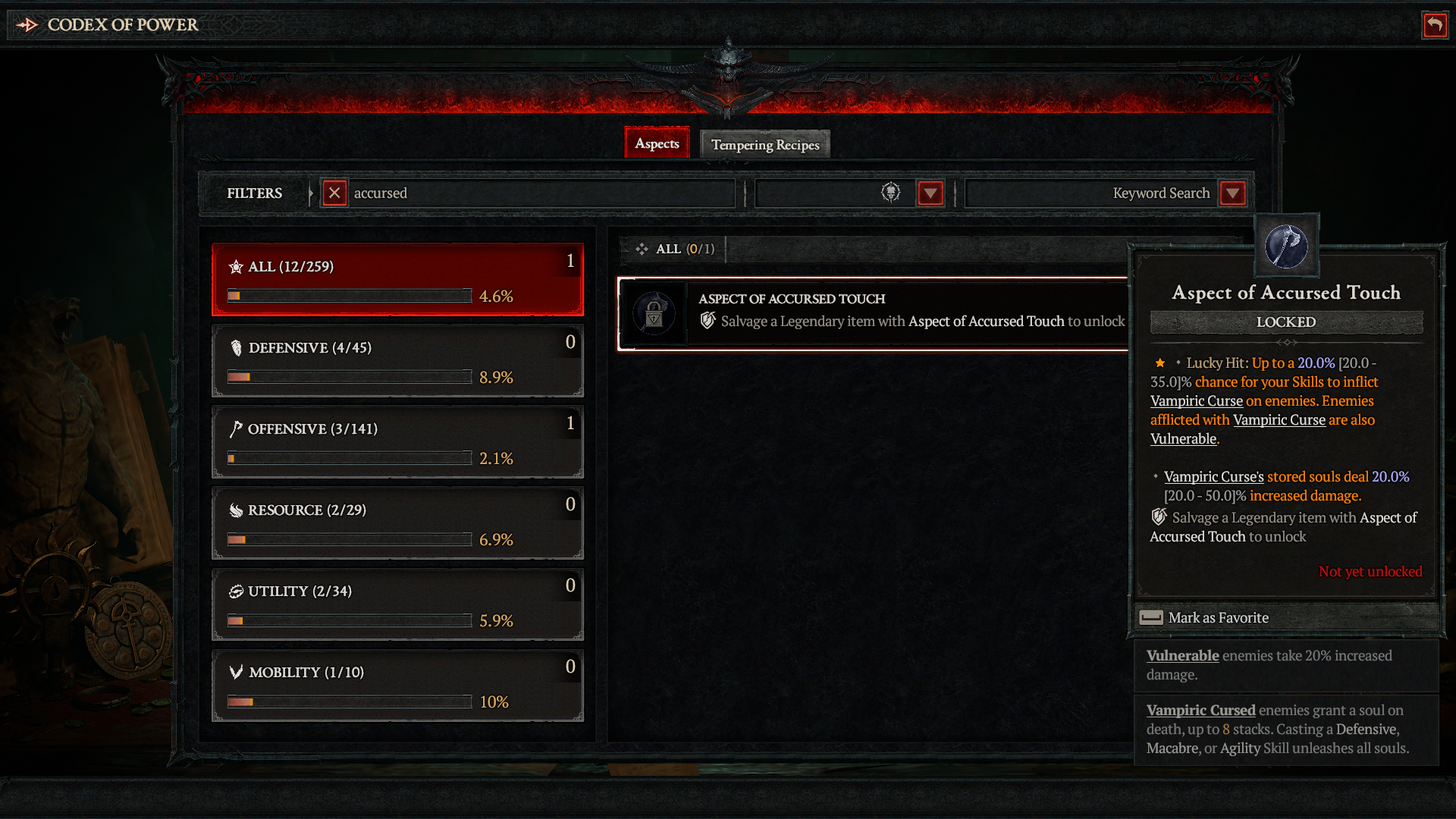Select the Mobility category wings icon
The width and height of the screenshot is (1456, 819).
click(x=236, y=673)
